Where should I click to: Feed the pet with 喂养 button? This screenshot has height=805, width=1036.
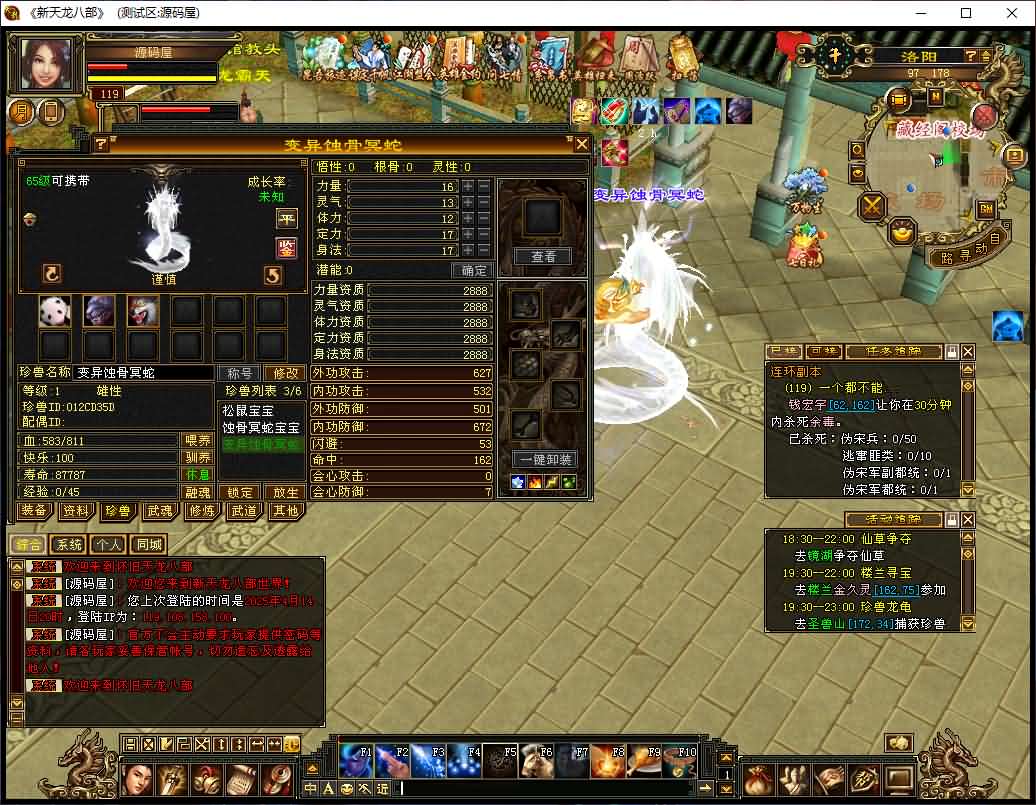pyautogui.click(x=197, y=441)
